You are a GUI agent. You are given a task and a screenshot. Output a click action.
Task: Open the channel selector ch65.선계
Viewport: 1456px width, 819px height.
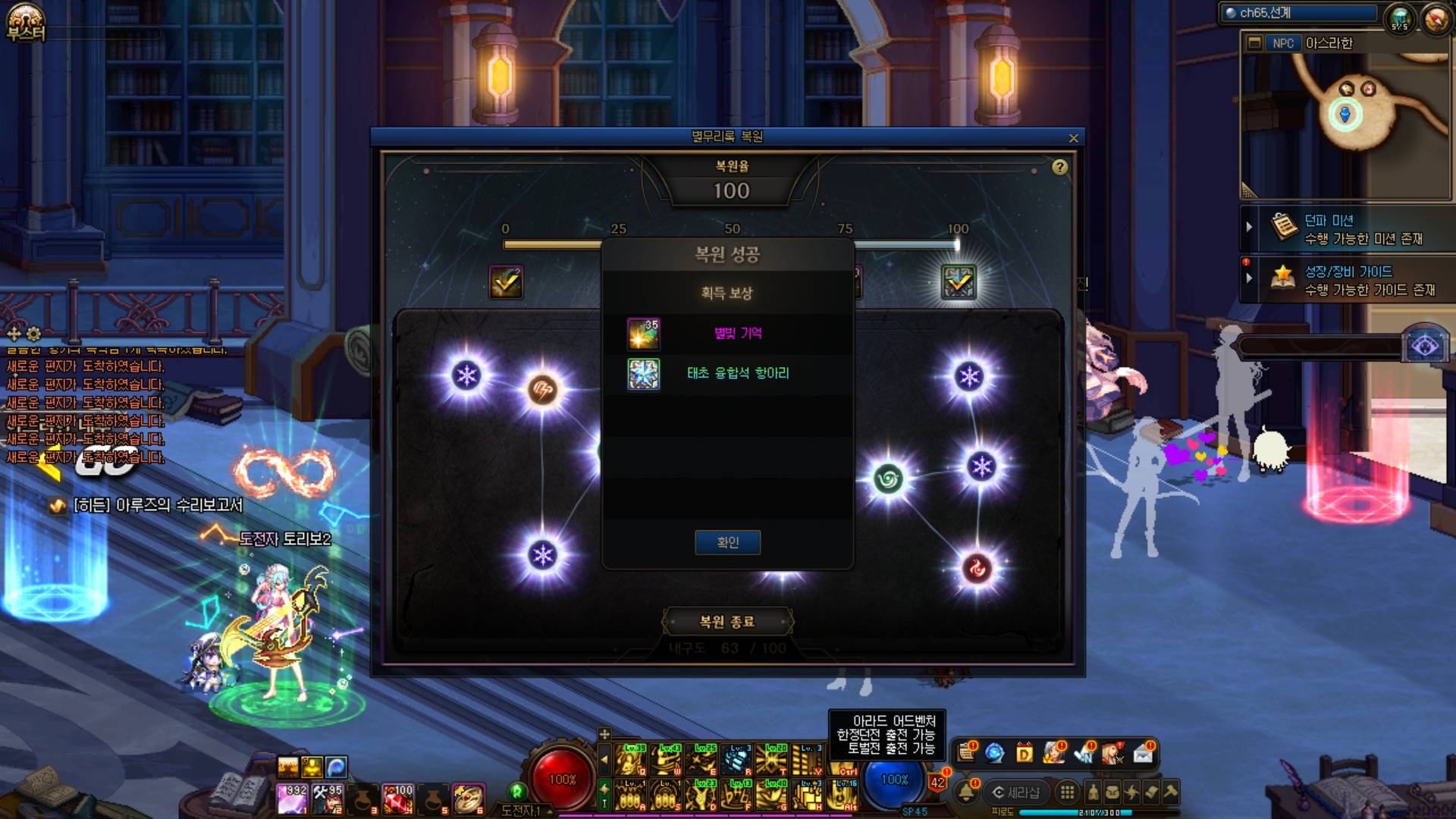pos(1299,13)
